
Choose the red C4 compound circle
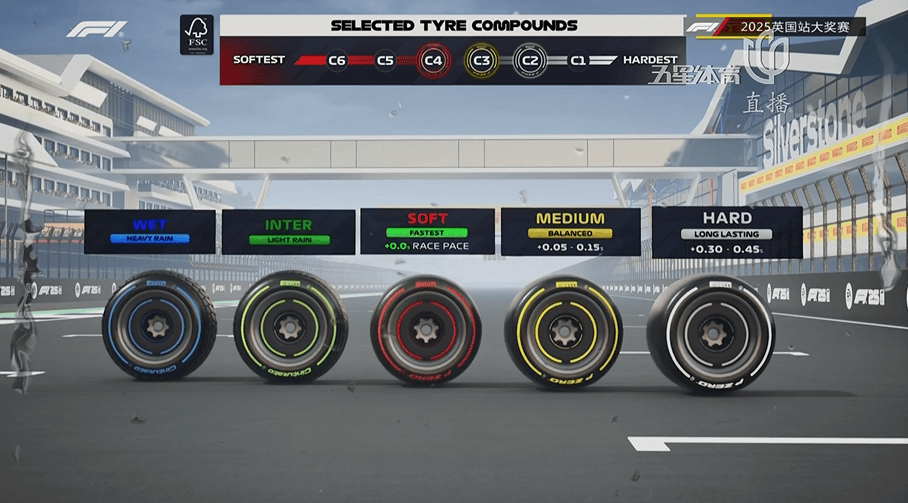433,60
